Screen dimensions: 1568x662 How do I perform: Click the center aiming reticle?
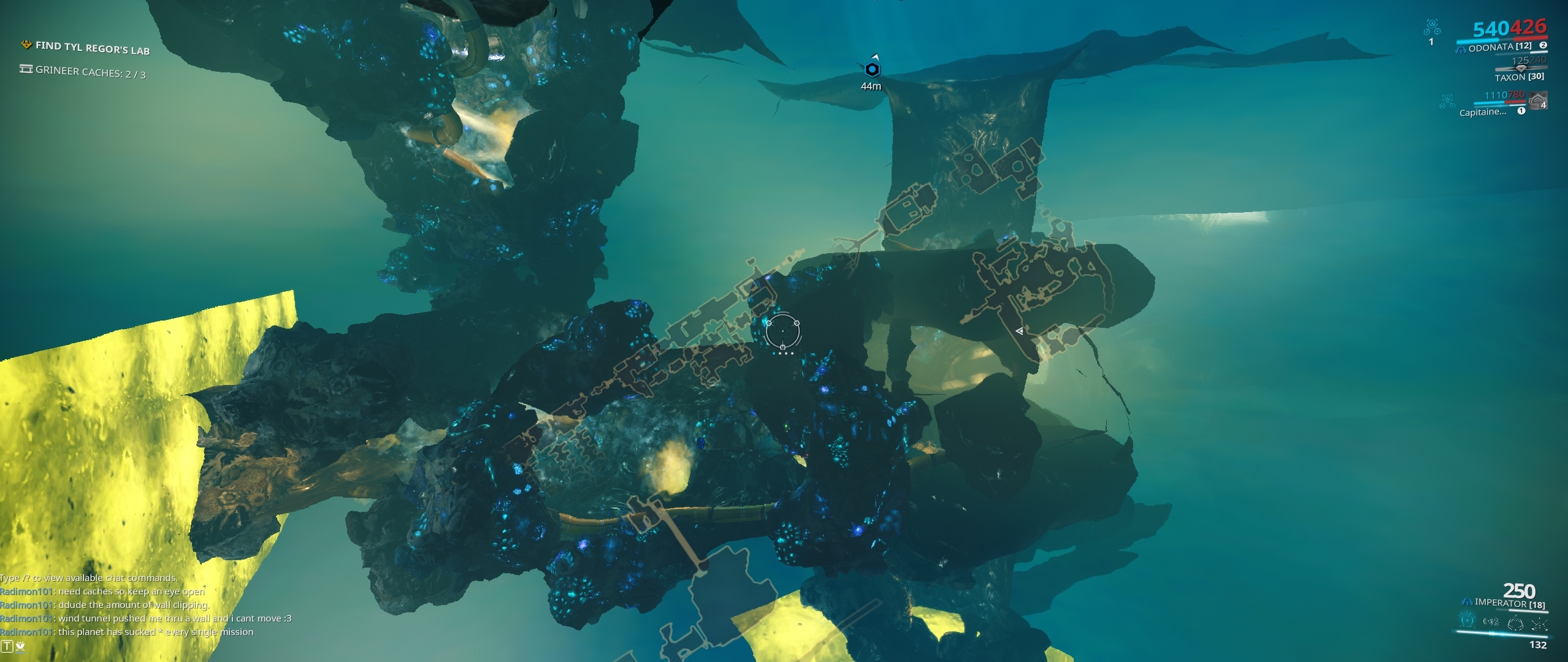(x=783, y=331)
